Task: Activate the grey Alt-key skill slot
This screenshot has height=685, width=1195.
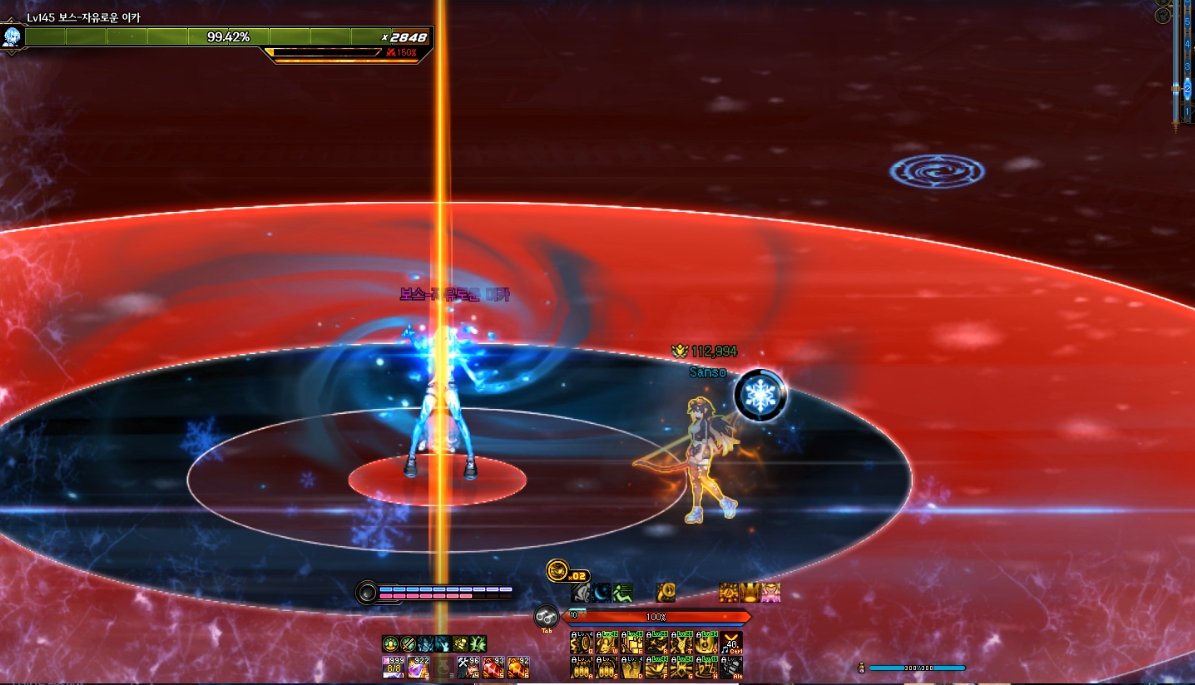Action: 733,667
